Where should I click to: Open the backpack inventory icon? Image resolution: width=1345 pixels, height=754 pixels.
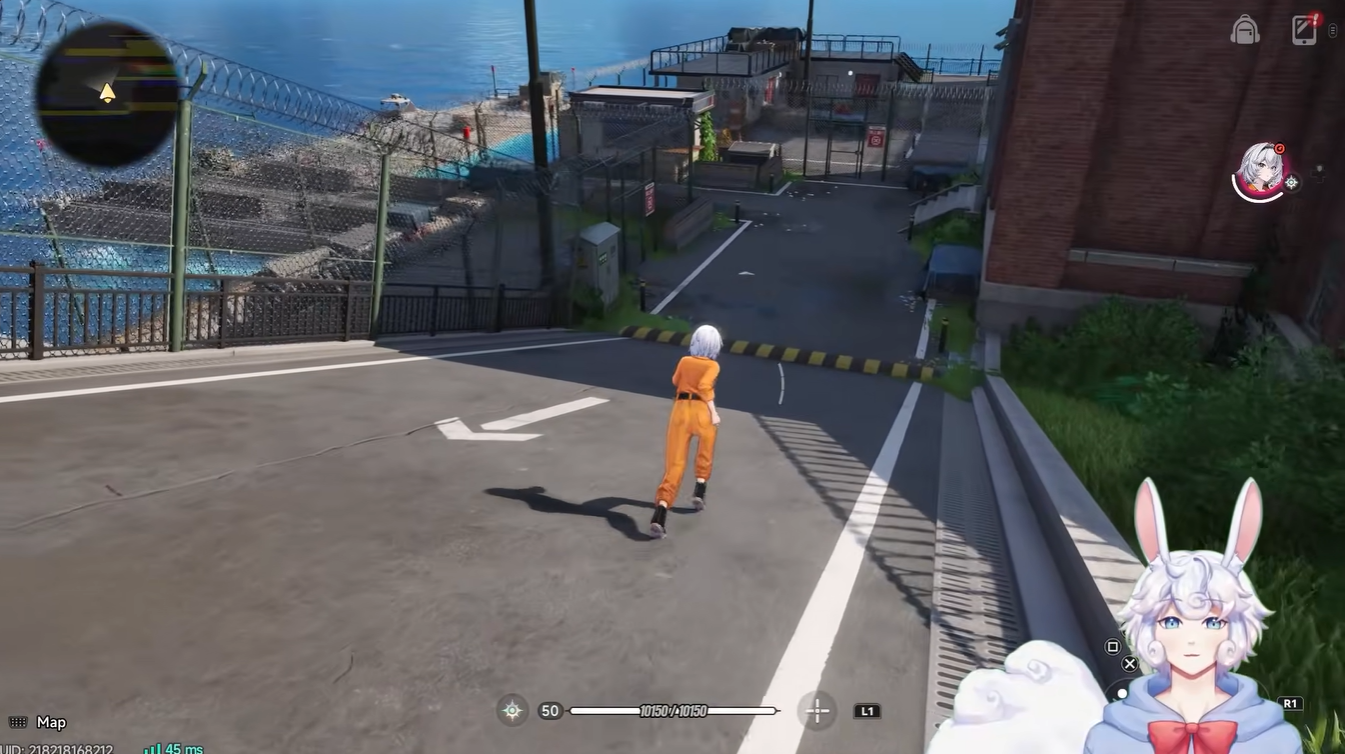click(x=1245, y=30)
